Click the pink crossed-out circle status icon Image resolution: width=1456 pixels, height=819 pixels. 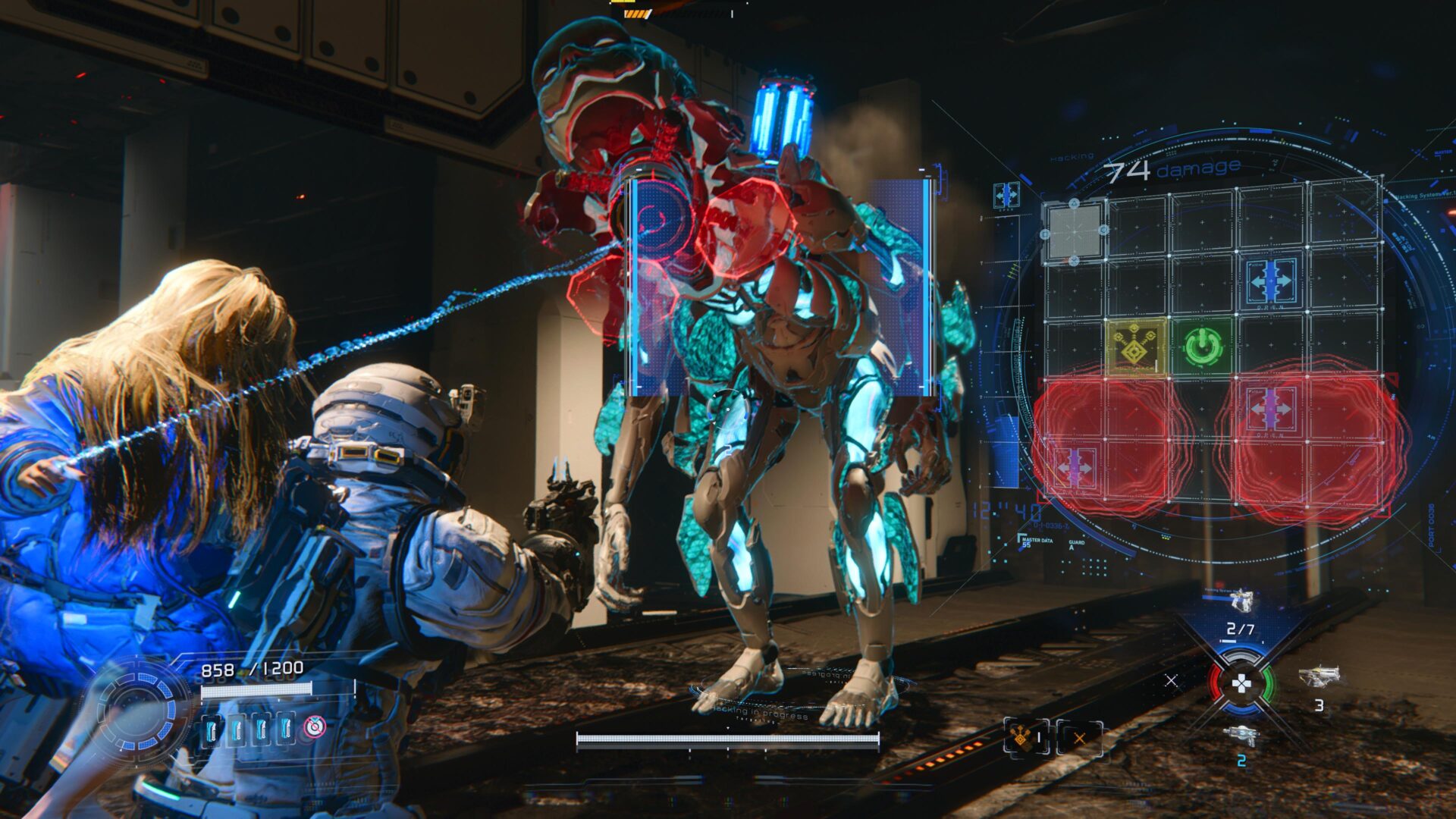tap(314, 726)
